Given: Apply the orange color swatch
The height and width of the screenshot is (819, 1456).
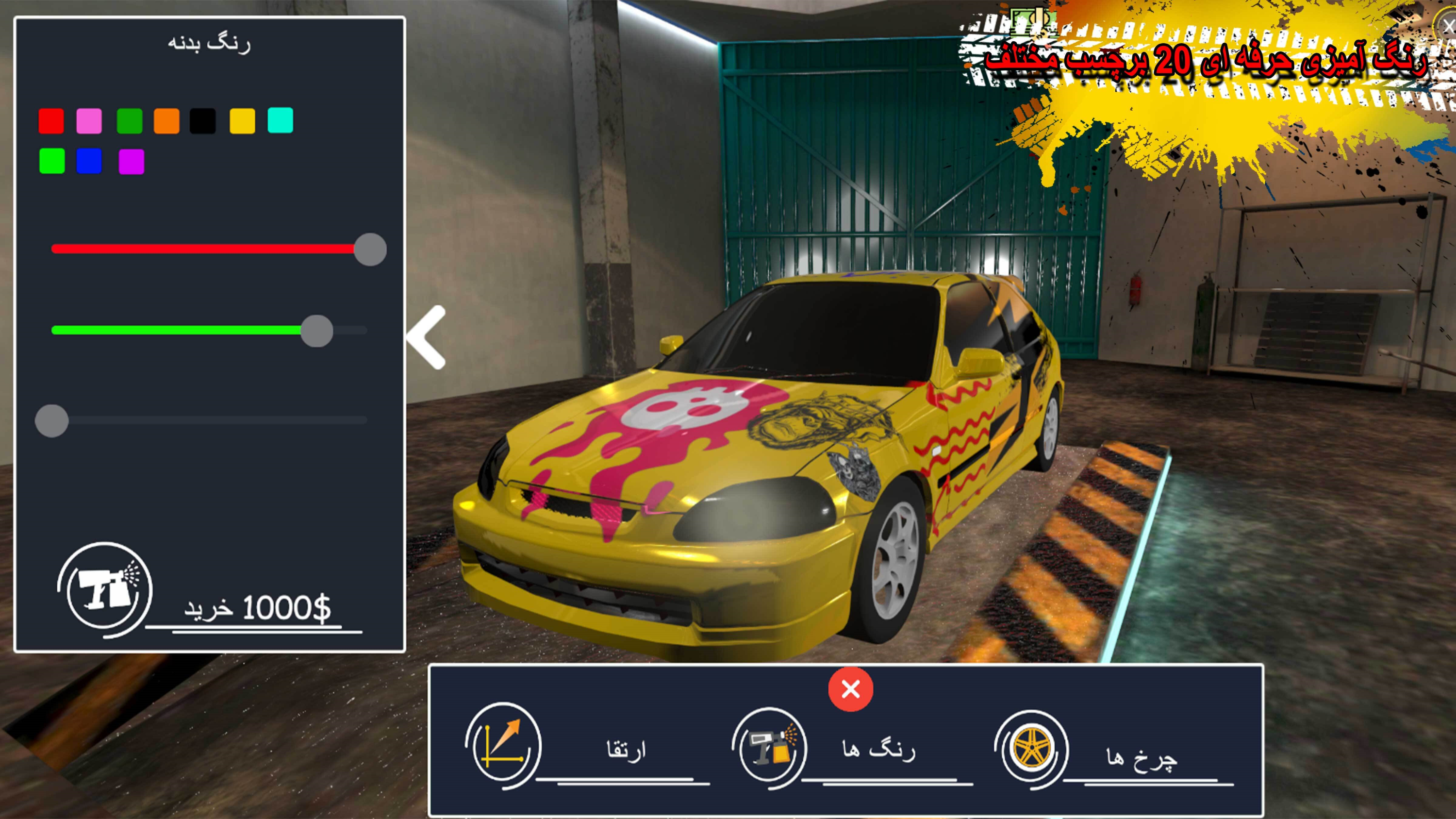Looking at the screenshot, I should tap(166, 121).
